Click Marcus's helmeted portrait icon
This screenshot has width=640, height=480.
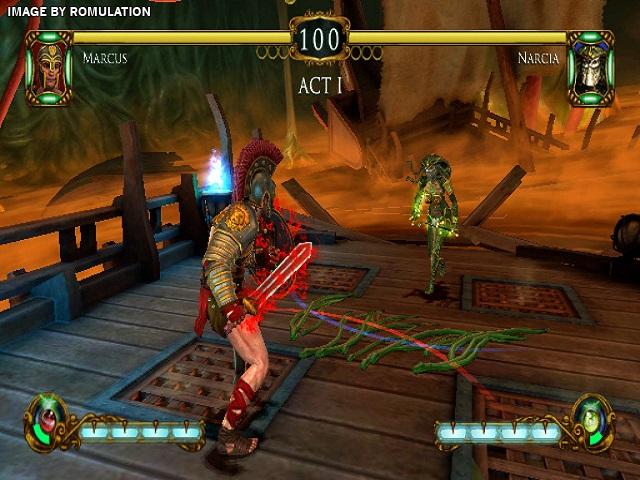pyautogui.click(x=48, y=67)
